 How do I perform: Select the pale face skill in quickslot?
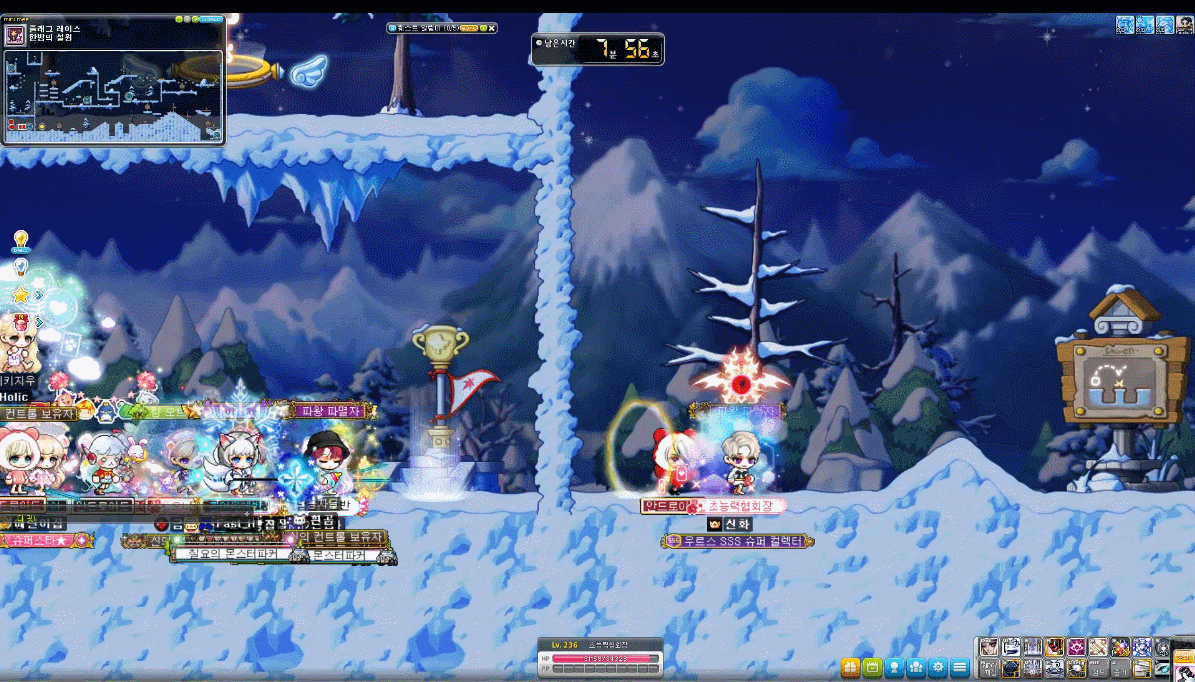pos(989,647)
